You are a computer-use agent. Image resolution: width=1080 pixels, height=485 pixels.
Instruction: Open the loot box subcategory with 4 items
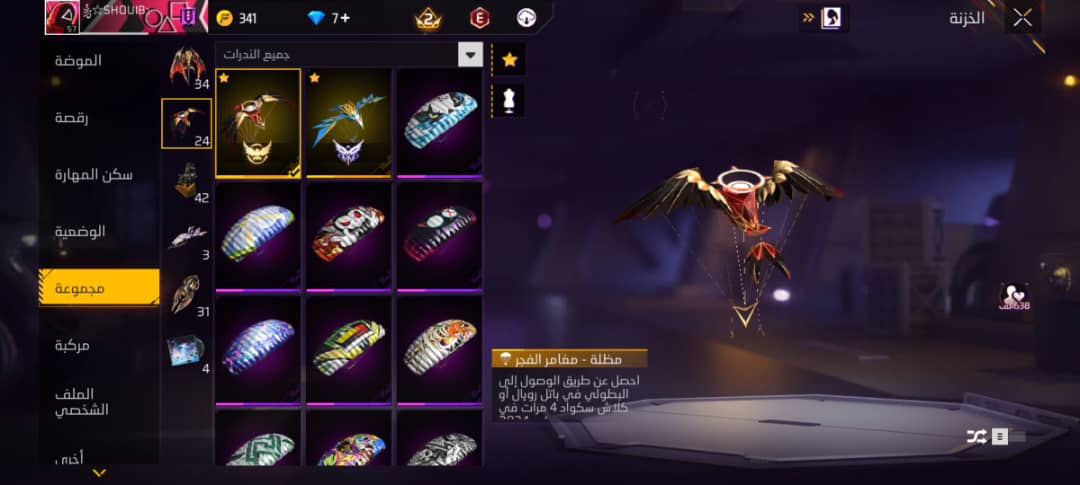tap(187, 352)
